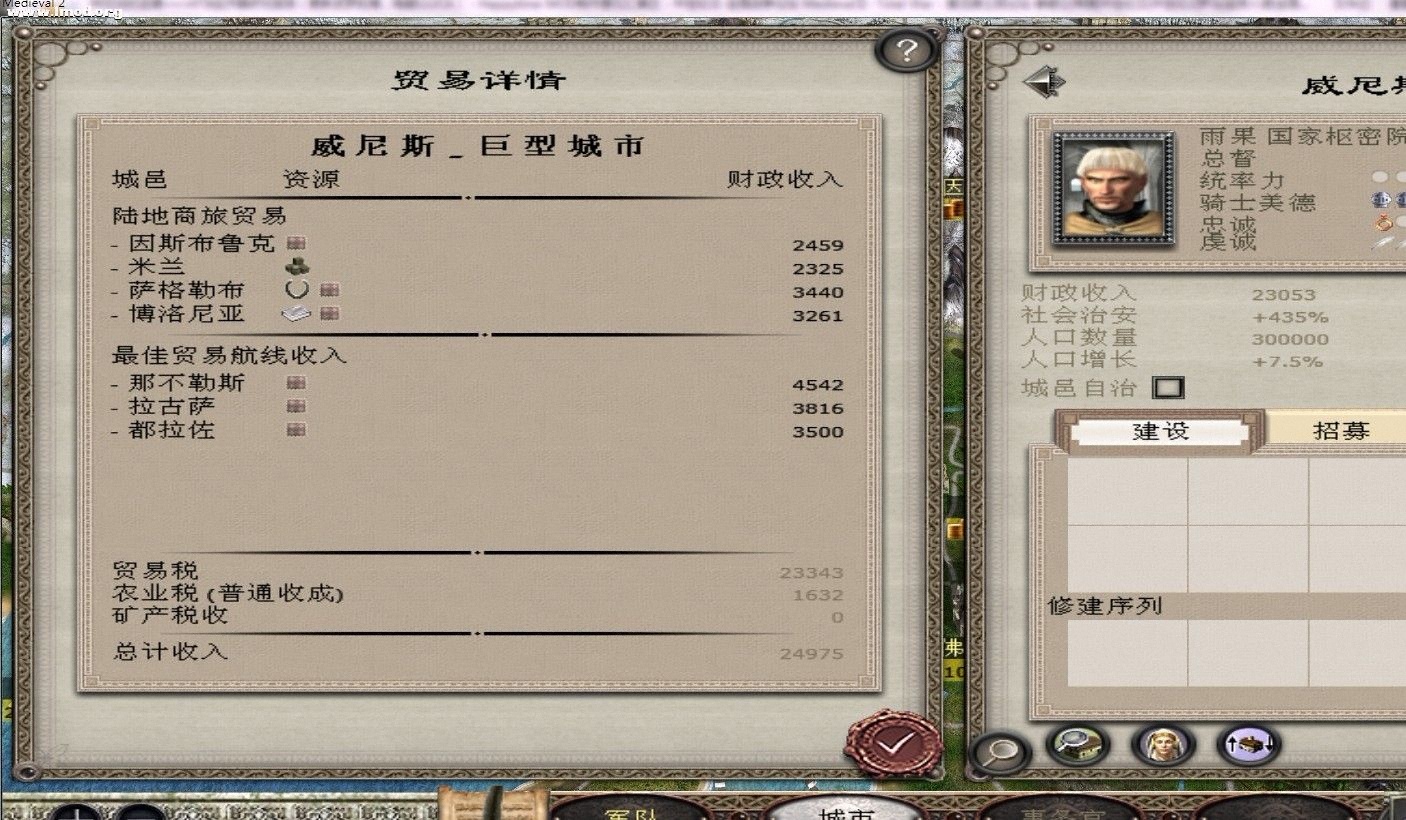Click the resource icon next to 那不勒斯
The width and height of the screenshot is (1406, 820).
pyautogui.click(x=294, y=382)
